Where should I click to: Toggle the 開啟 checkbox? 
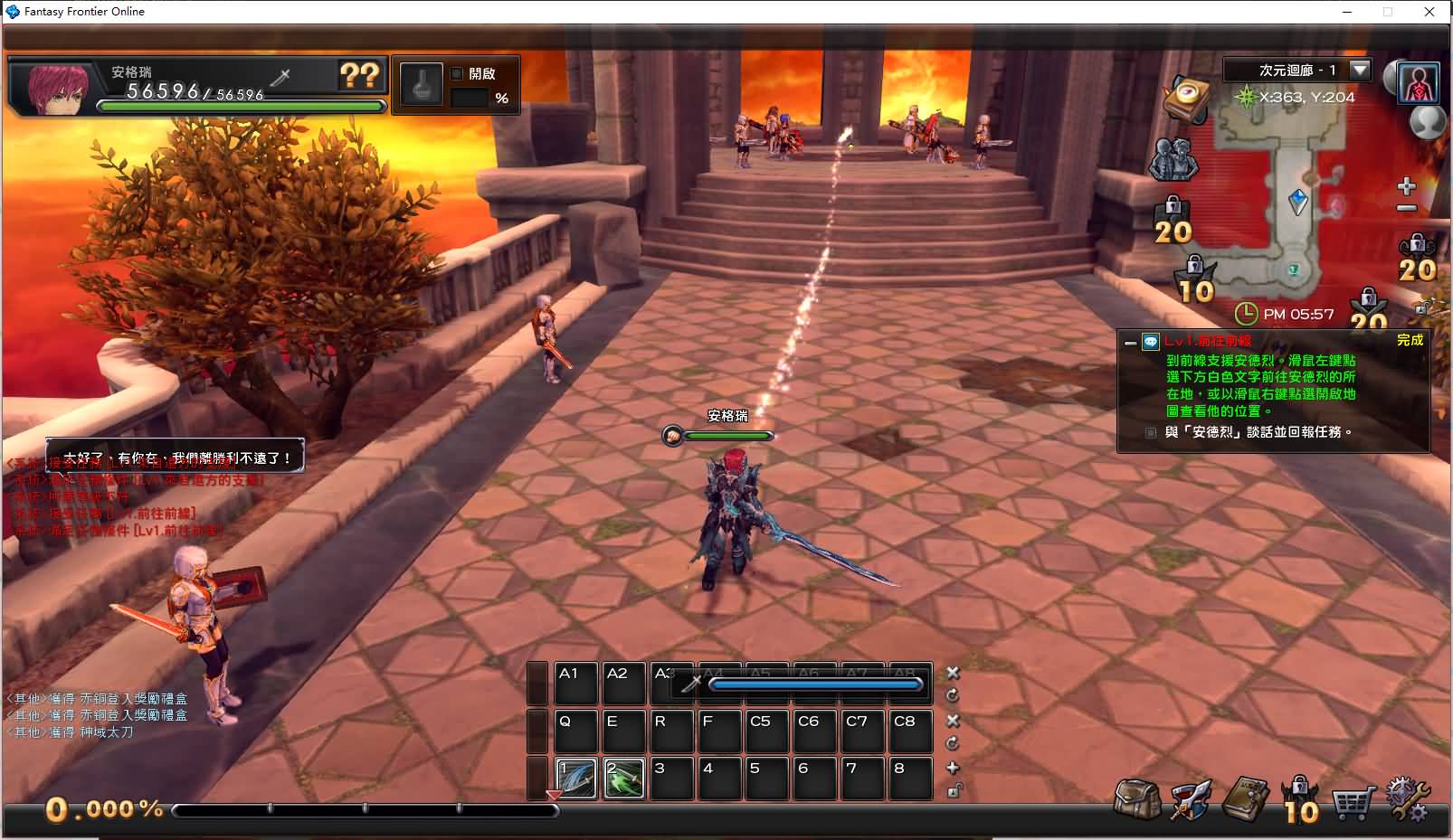pos(457,73)
